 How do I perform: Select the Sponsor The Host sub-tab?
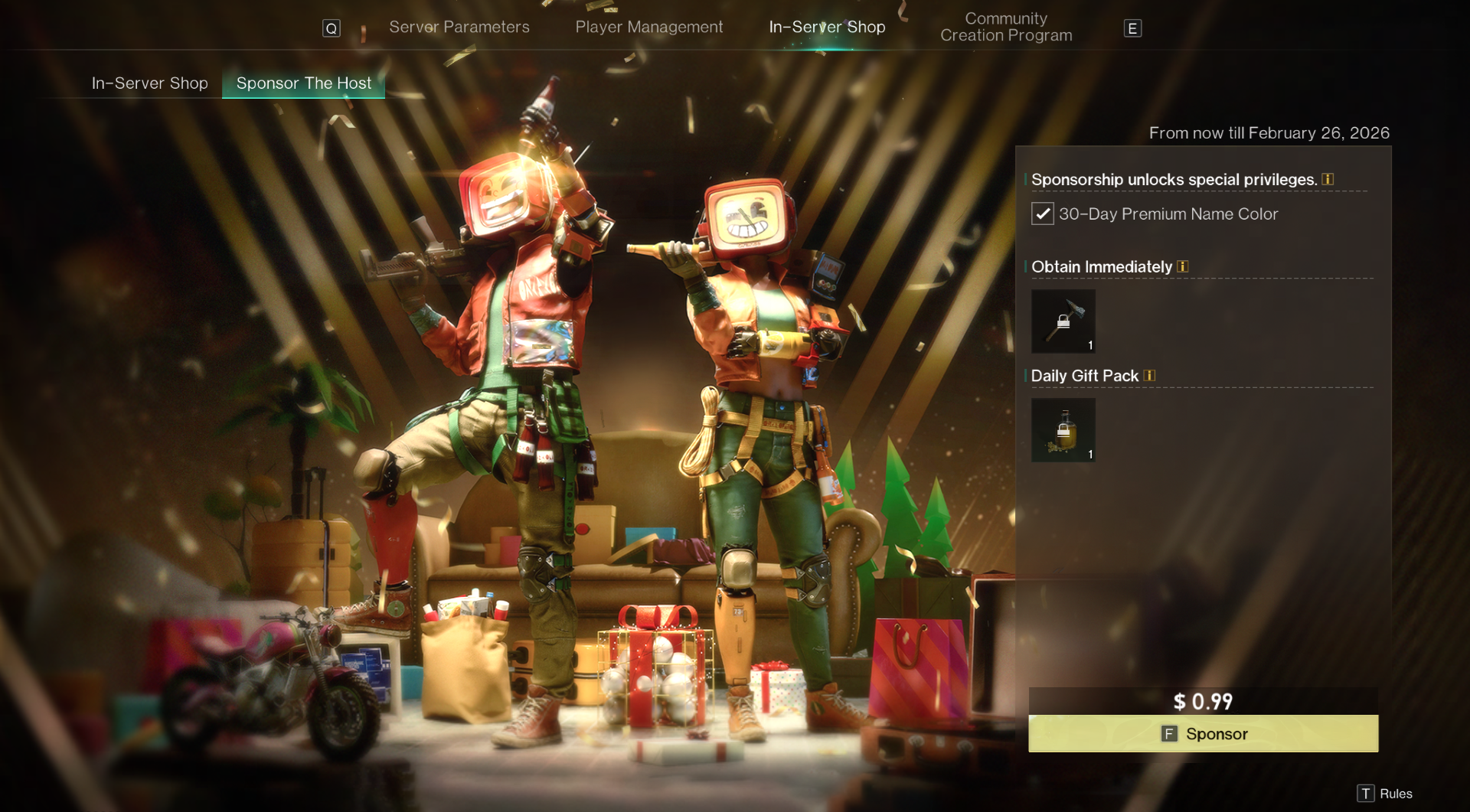tap(304, 83)
